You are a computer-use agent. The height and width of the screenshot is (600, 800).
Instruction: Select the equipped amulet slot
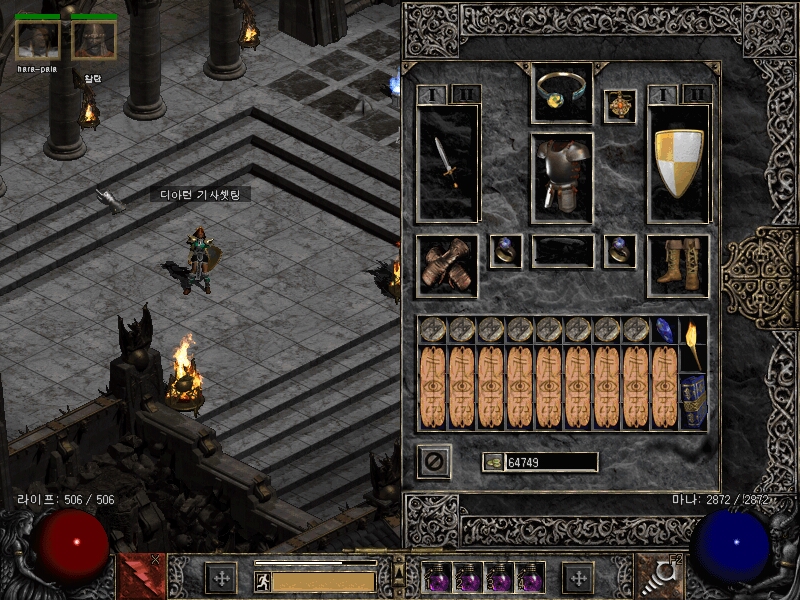click(x=620, y=106)
